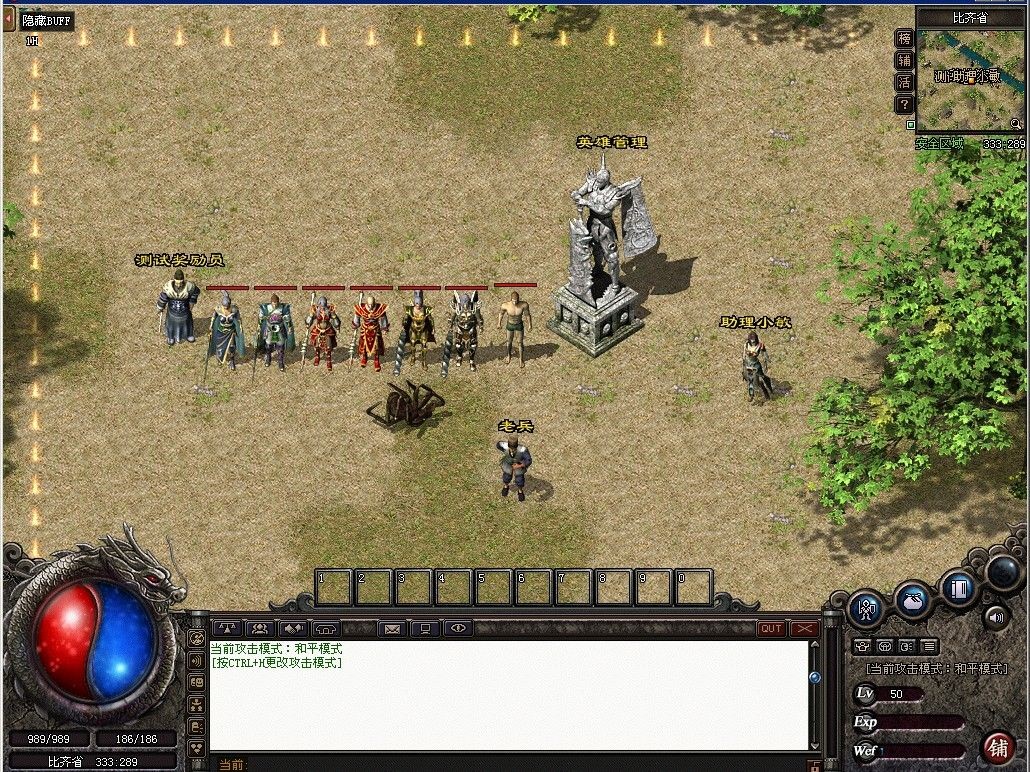Screen dimensions: 1030x772
Task: Click the 隐藏BUFF button
Action: (47, 20)
